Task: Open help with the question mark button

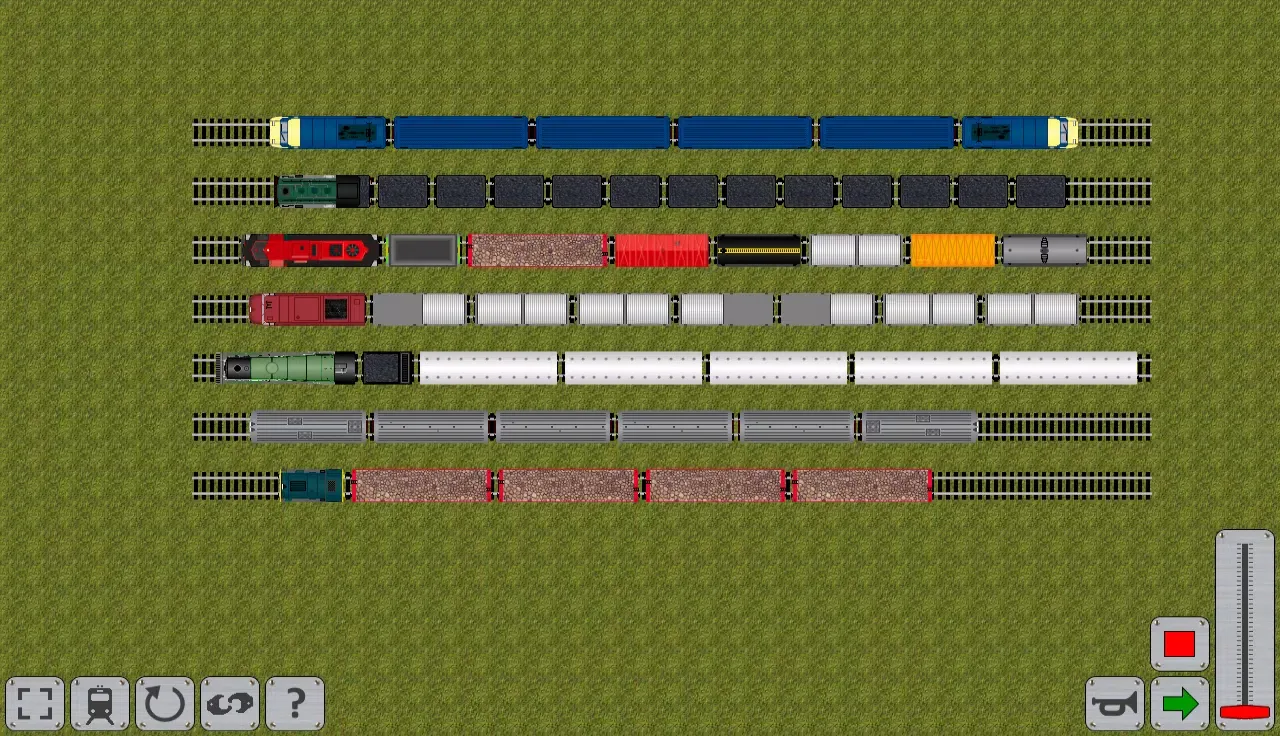Action: (295, 704)
